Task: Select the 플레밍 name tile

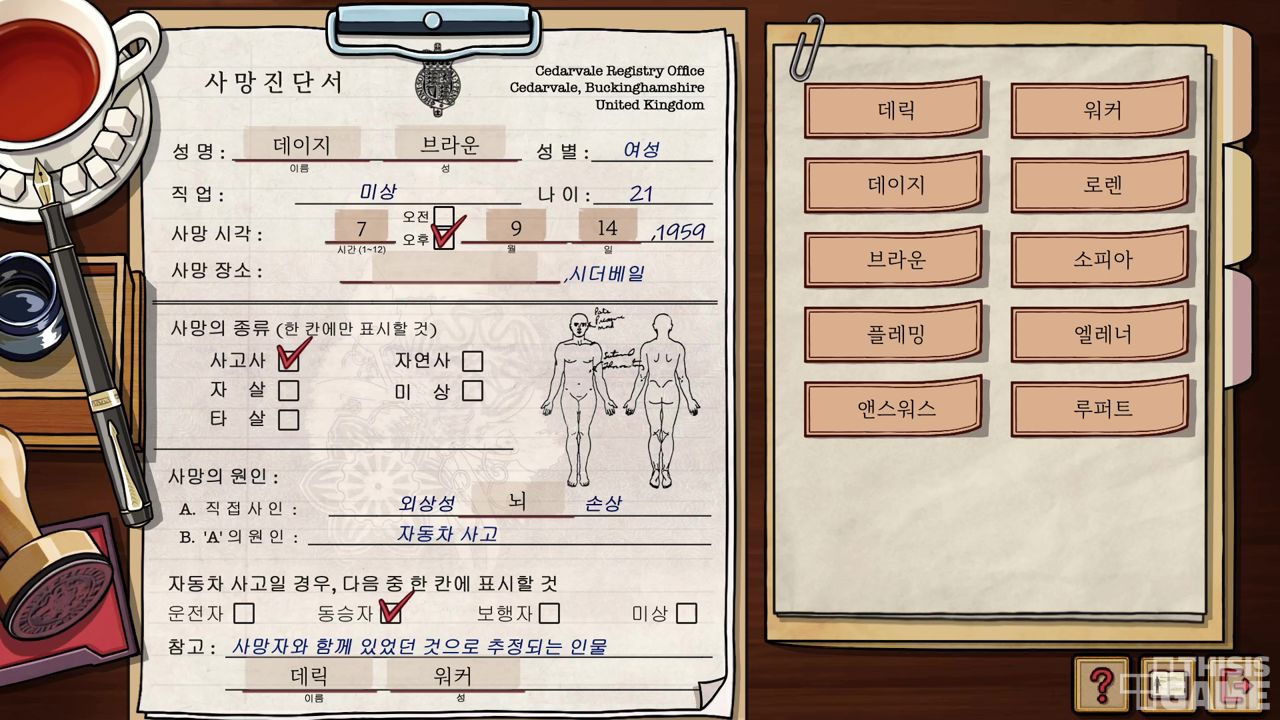Action: tap(895, 334)
